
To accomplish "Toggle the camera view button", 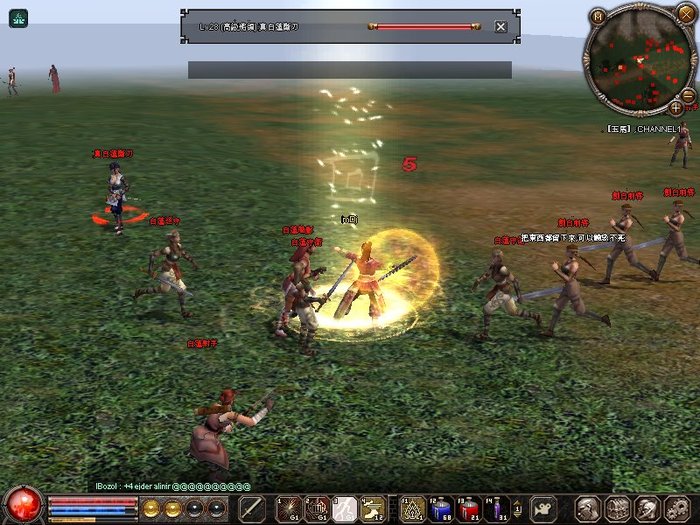I will point(544,507).
